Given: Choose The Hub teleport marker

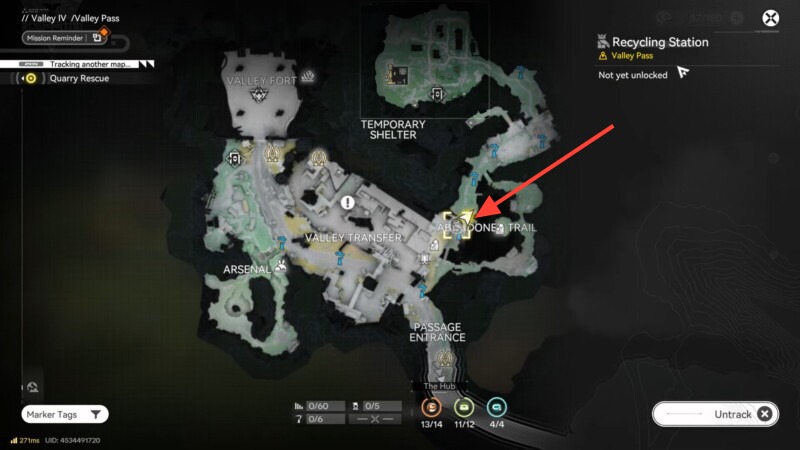Looking at the screenshot, I should (x=440, y=360).
